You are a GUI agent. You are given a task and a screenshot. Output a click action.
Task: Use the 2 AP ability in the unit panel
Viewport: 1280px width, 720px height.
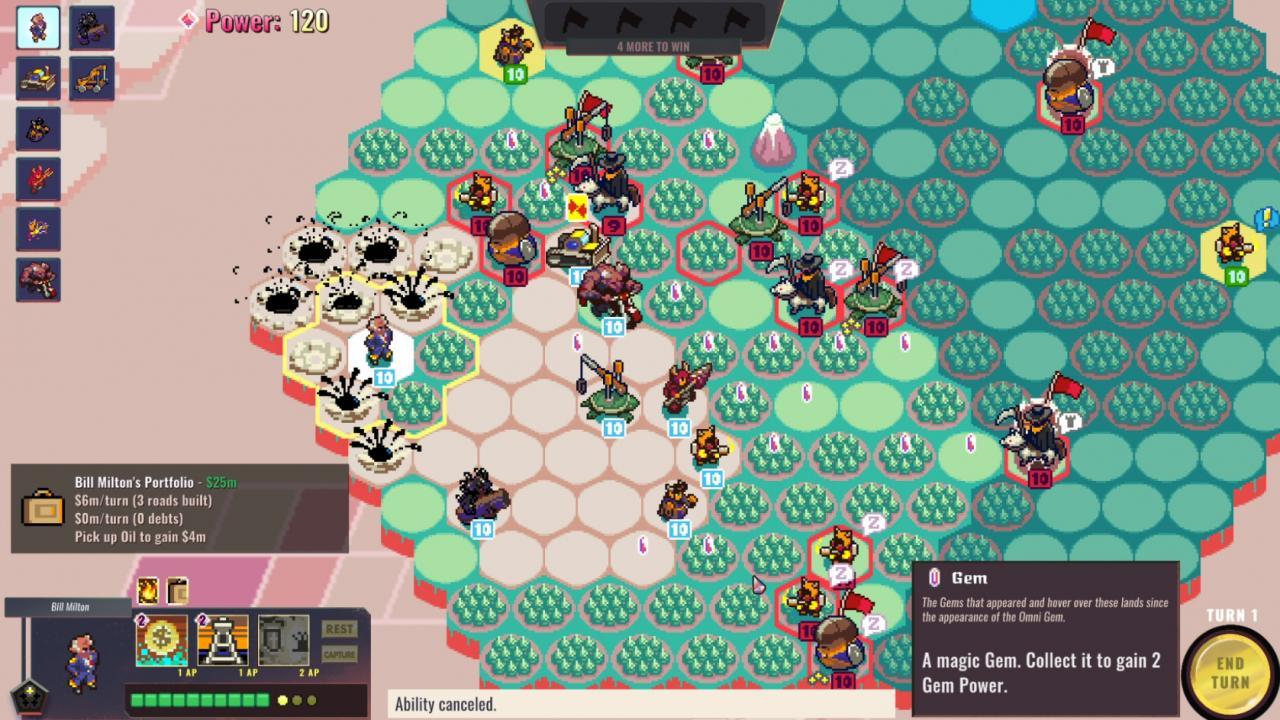(283, 642)
